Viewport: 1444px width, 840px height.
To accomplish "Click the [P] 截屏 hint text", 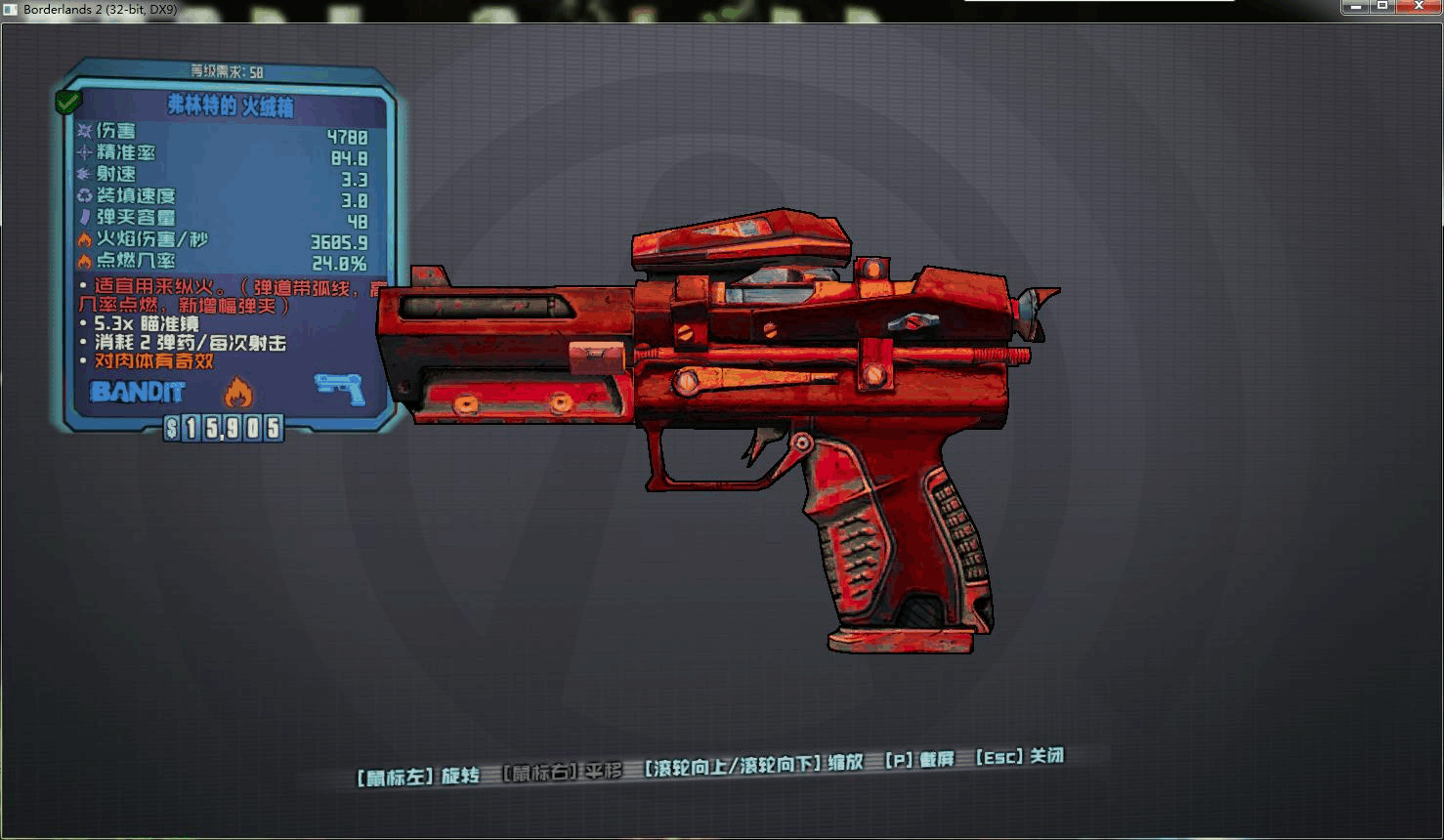I will point(918,758).
